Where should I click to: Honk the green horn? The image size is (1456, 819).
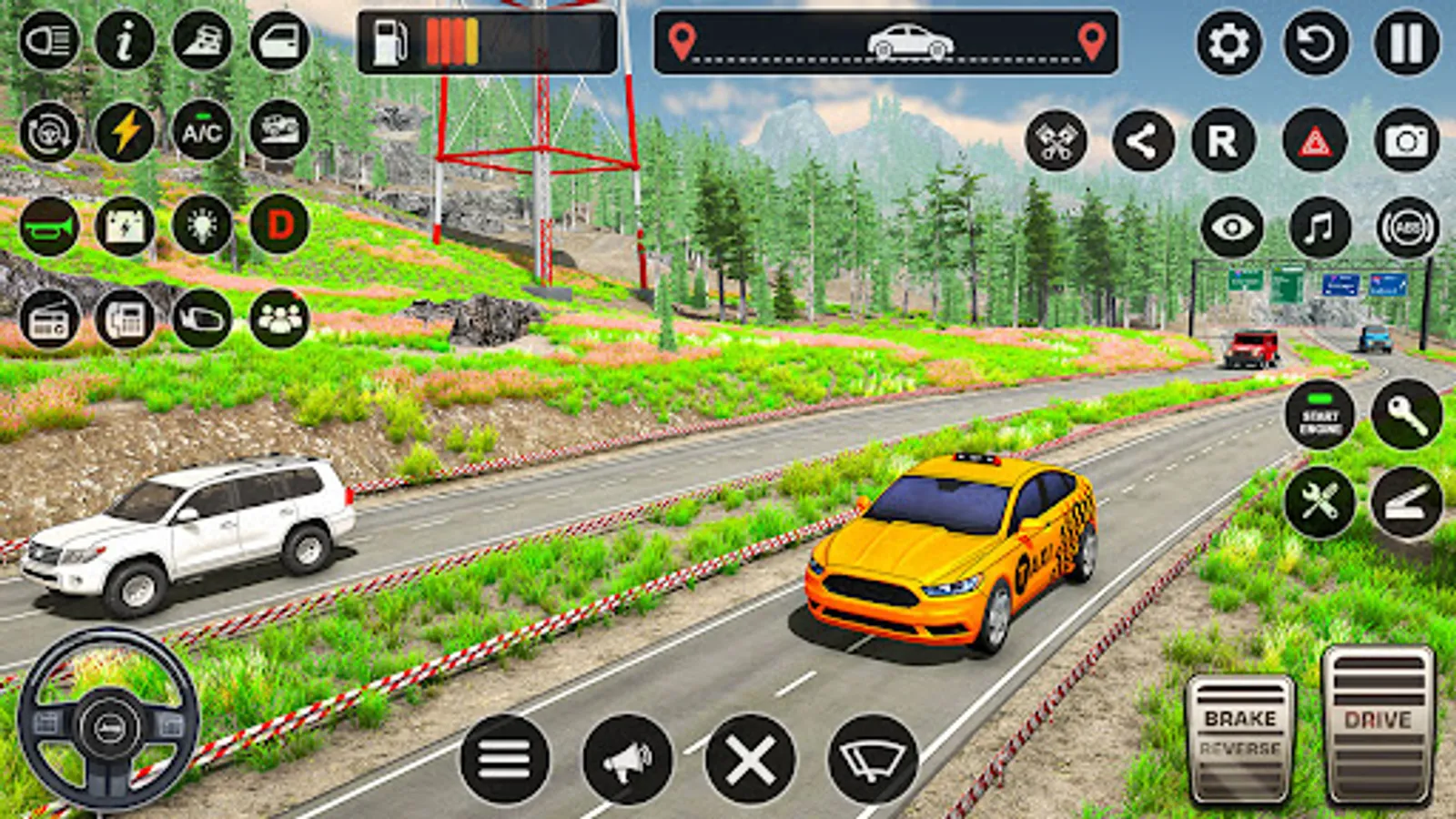pyautogui.click(x=49, y=226)
